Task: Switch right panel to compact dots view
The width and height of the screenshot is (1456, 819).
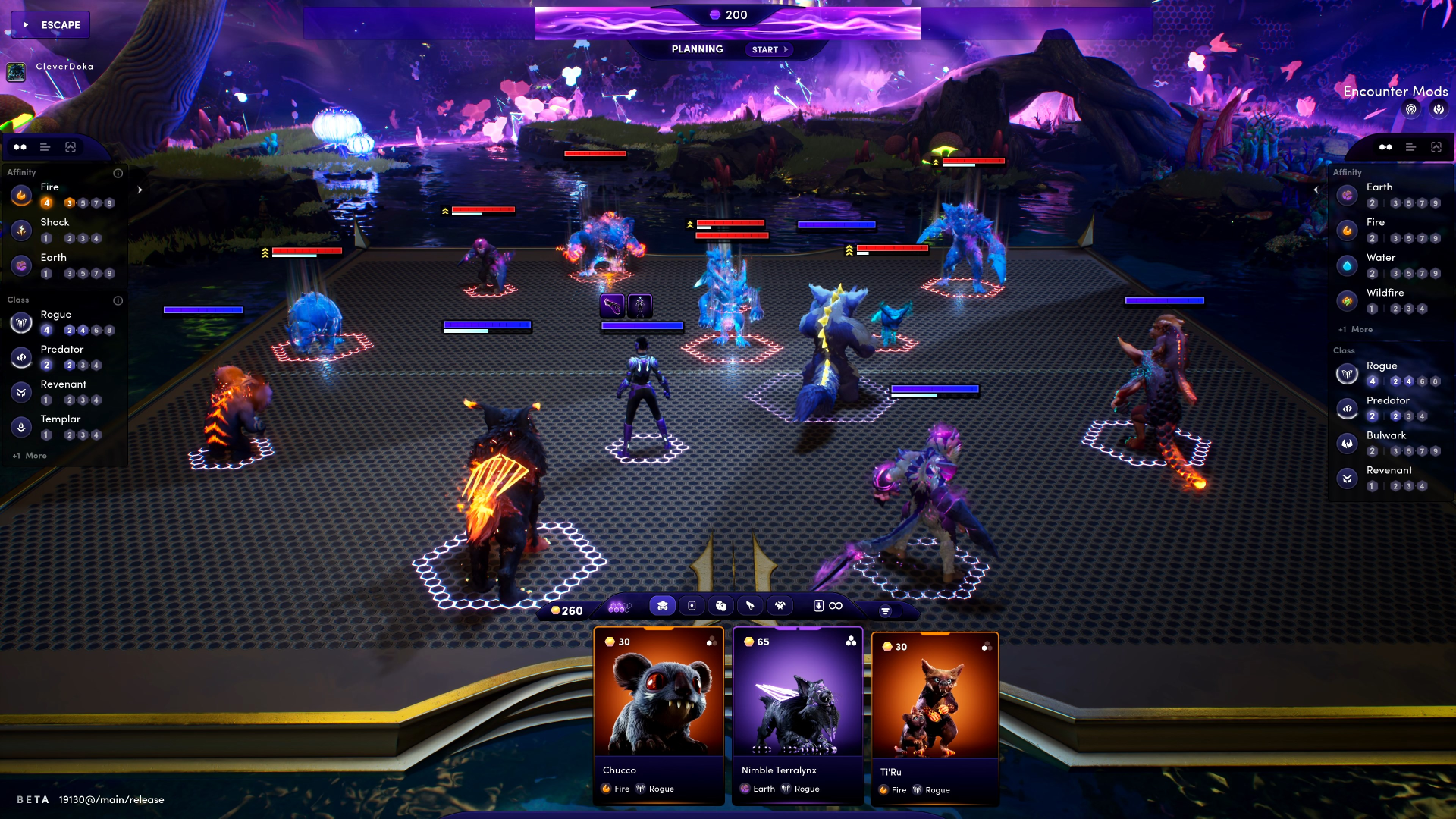Action: coord(1386,147)
